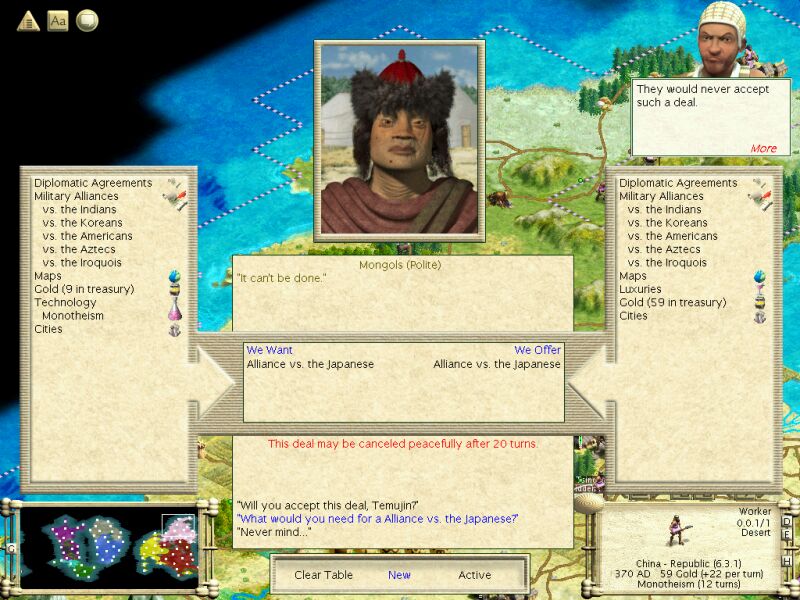Remove the We Want alliance vs. the Japanese

310,364
